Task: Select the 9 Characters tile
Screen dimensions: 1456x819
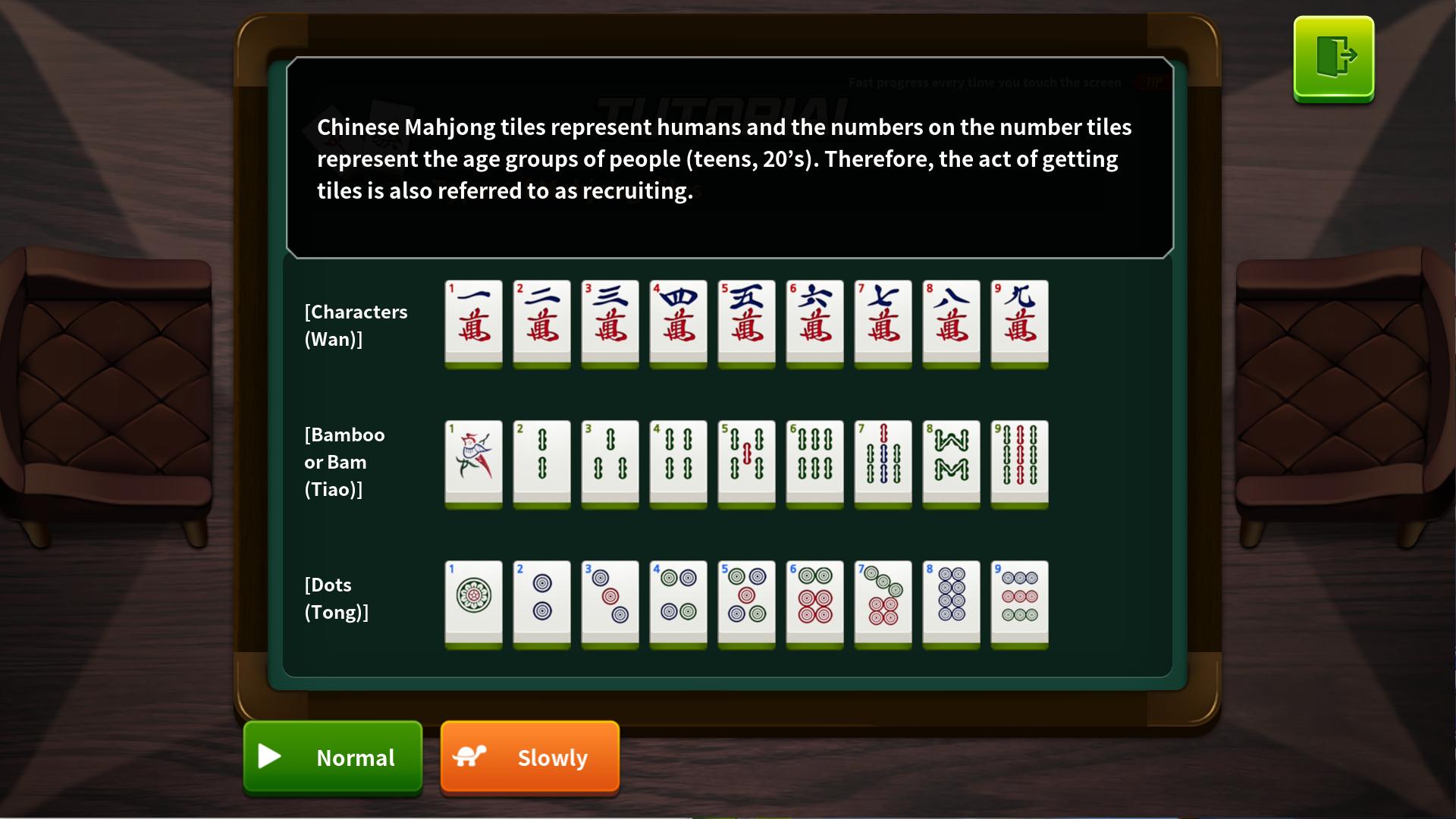Action: pyautogui.click(x=1019, y=325)
